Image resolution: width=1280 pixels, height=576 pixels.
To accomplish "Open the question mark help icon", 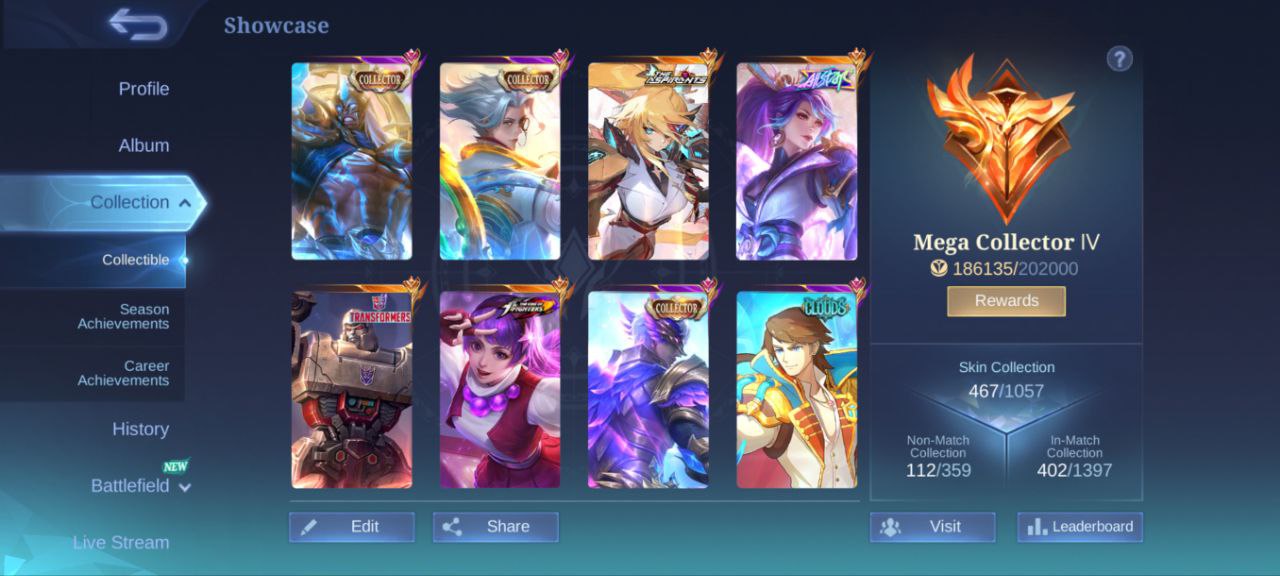I will point(1119,59).
